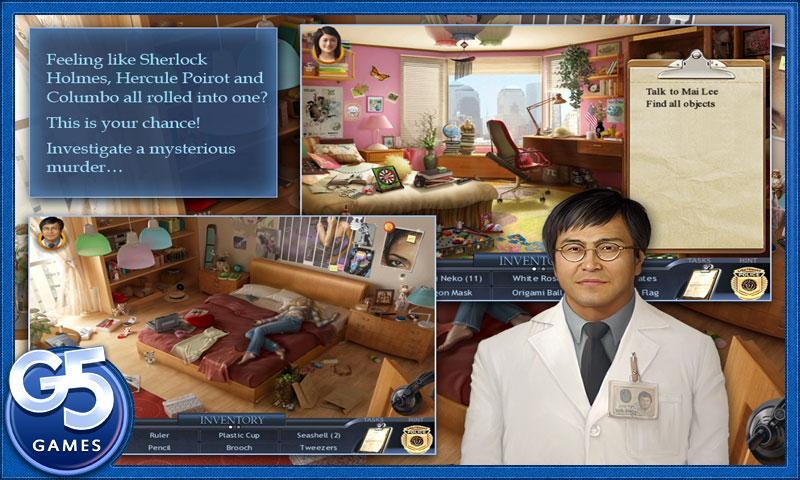
Task: Click the male detective portrait icon
Action: coord(48,236)
